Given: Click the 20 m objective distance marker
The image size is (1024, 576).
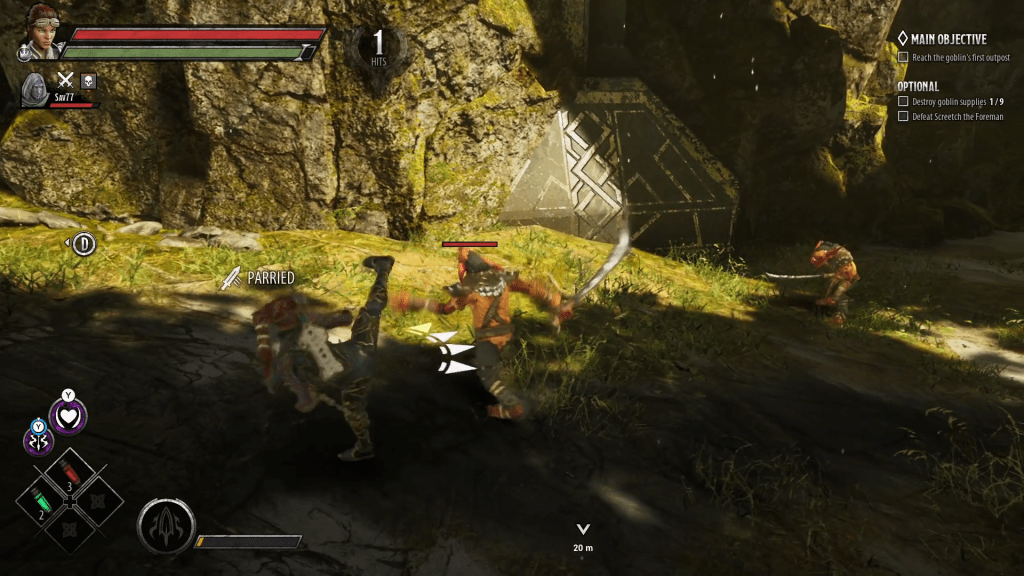Looking at the screenshot, I should (x=583, y=538).
